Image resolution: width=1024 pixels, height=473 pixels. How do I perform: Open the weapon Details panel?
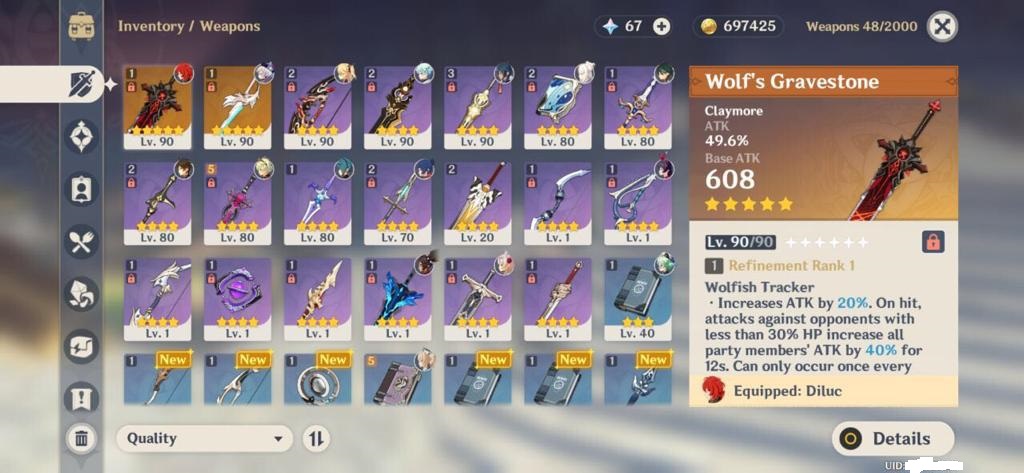point(892,438)
